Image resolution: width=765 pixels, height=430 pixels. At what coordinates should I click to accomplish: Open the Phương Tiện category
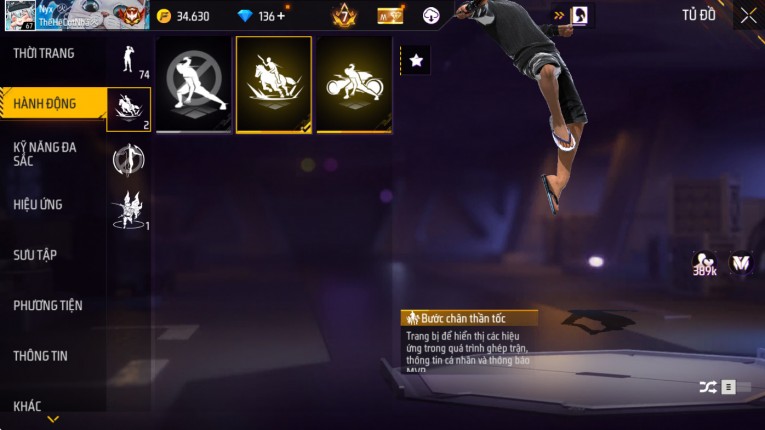pos(48,305)
